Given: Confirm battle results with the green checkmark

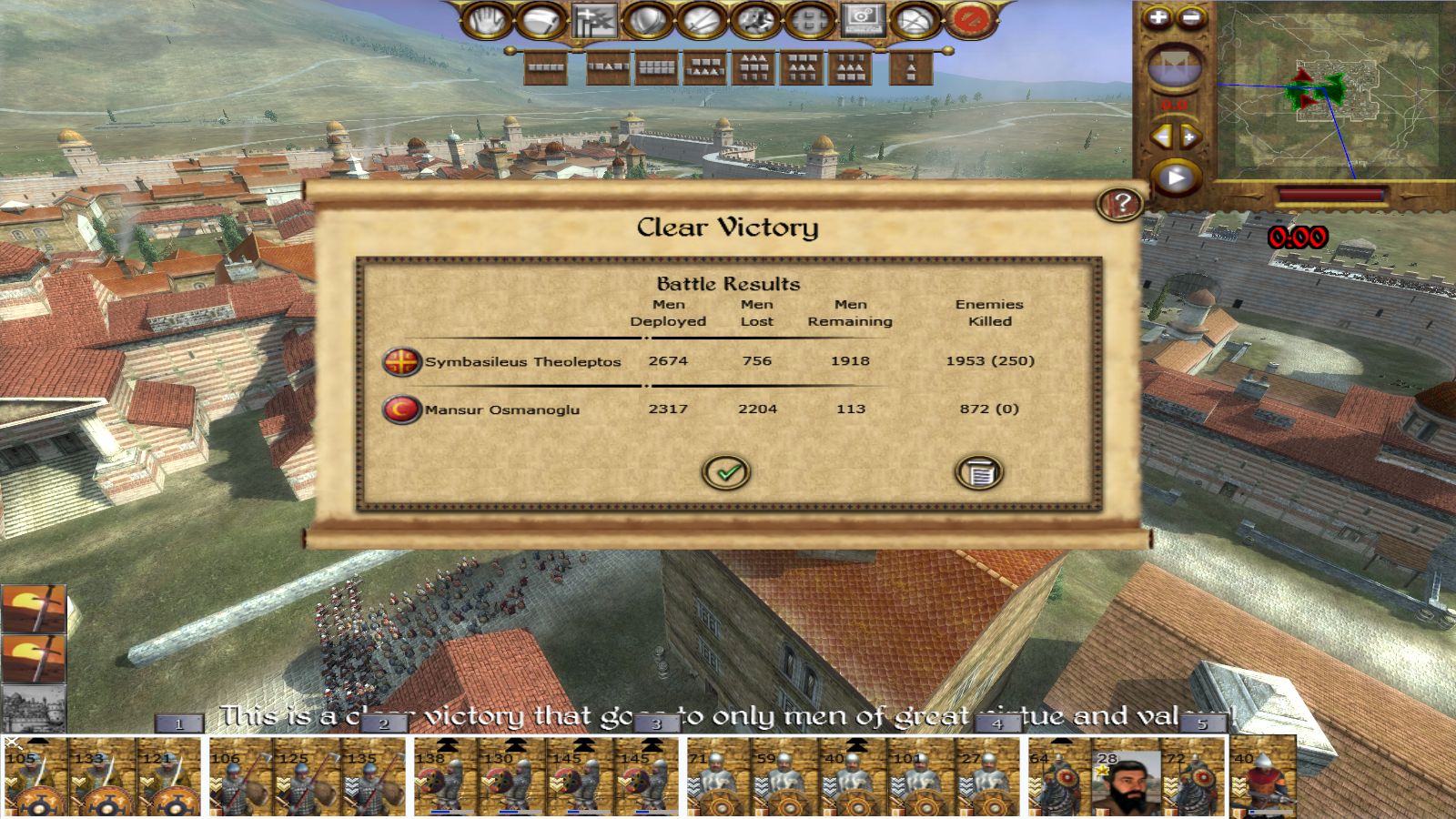Looking at the screenshot, I should tap(726, 472).
